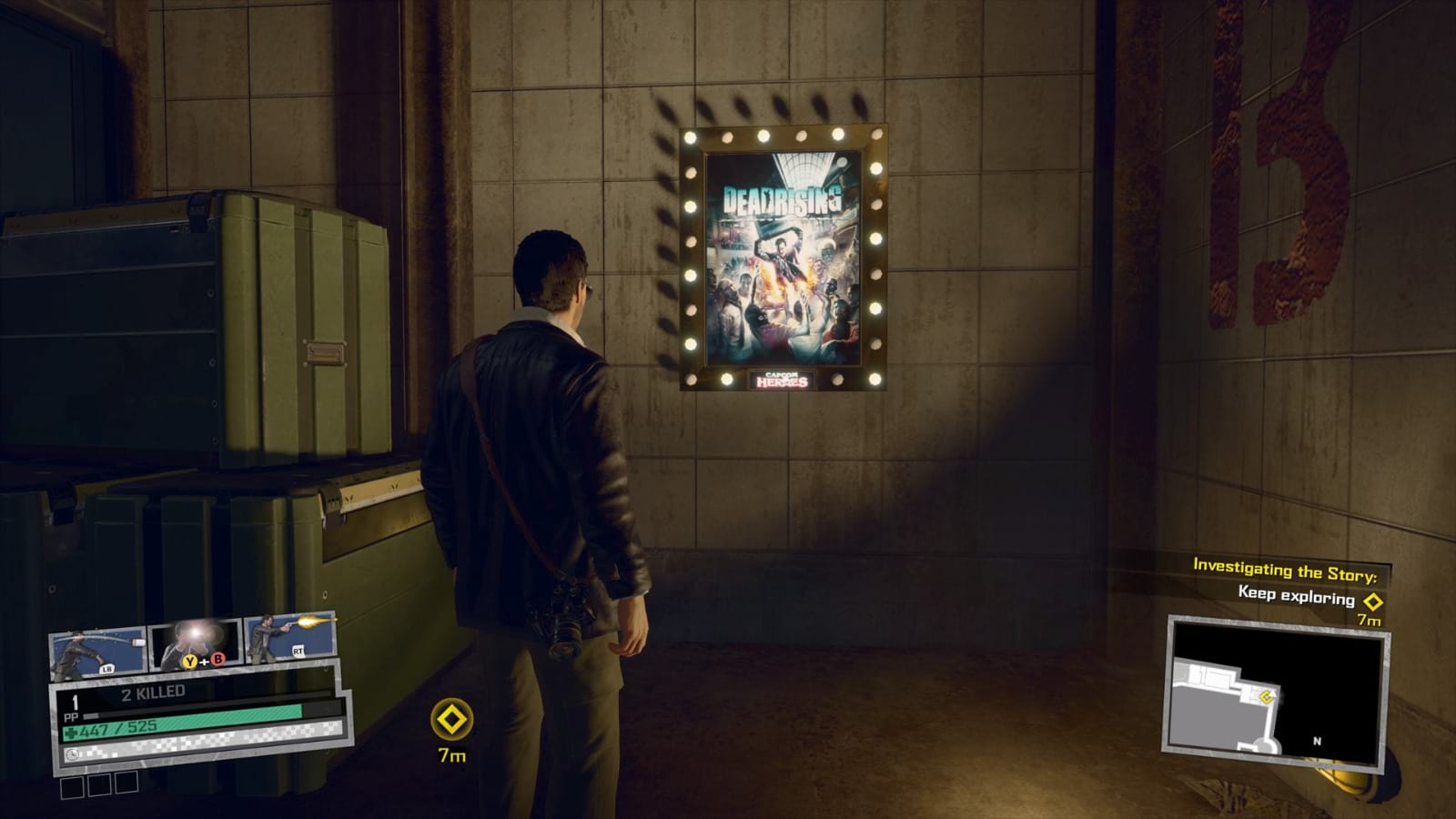Click the Investigating the Story header
This screenshot has height=819, width=1456.
point(1285,570)
